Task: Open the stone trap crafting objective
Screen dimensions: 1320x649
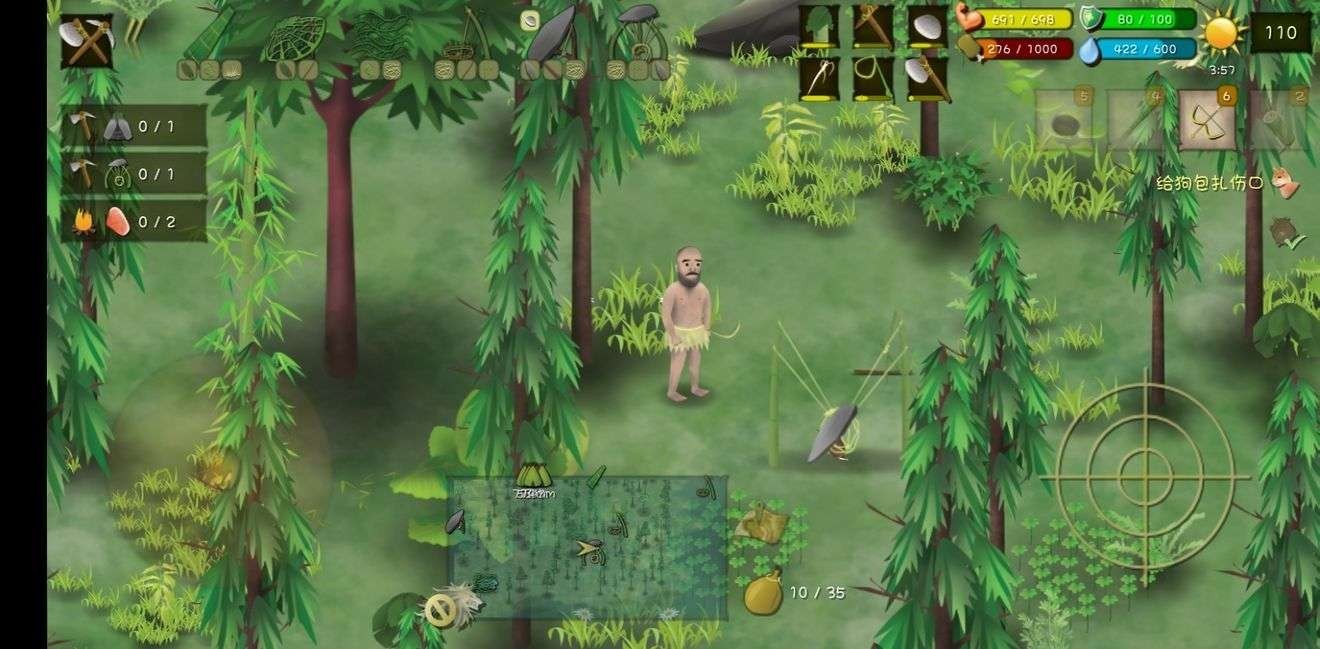Action: (x=134, y=174)
